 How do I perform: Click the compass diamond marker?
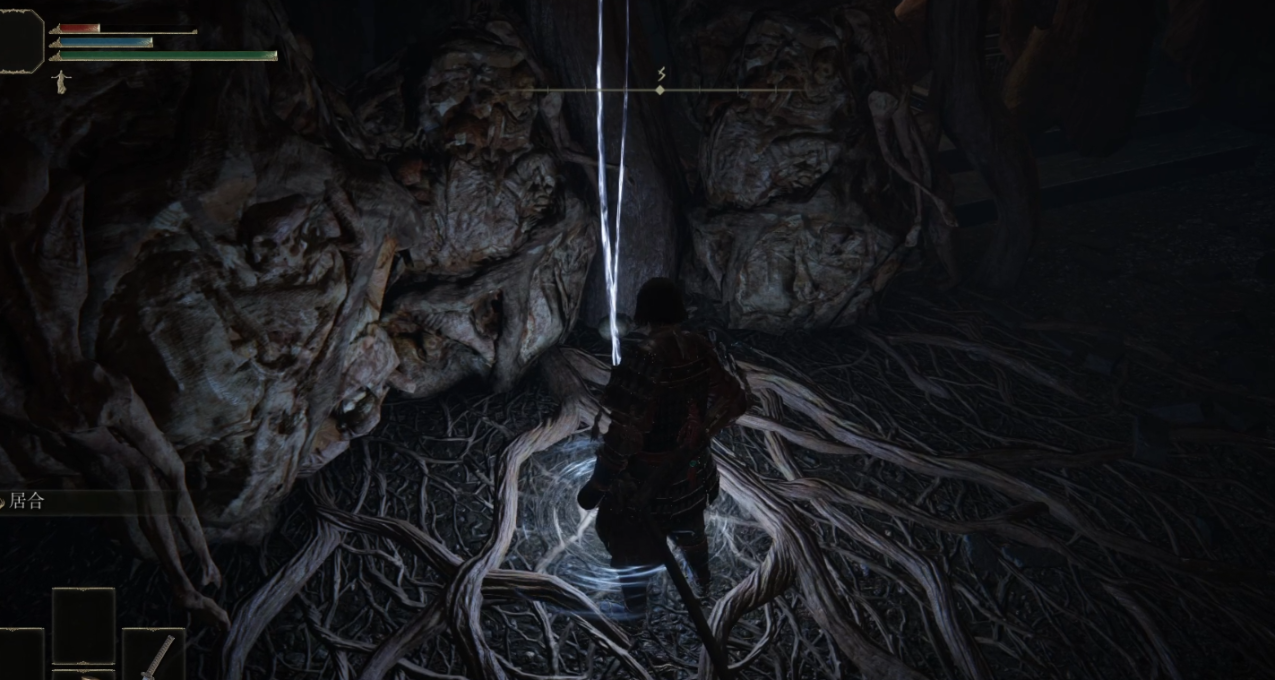(x=659, y=91)
